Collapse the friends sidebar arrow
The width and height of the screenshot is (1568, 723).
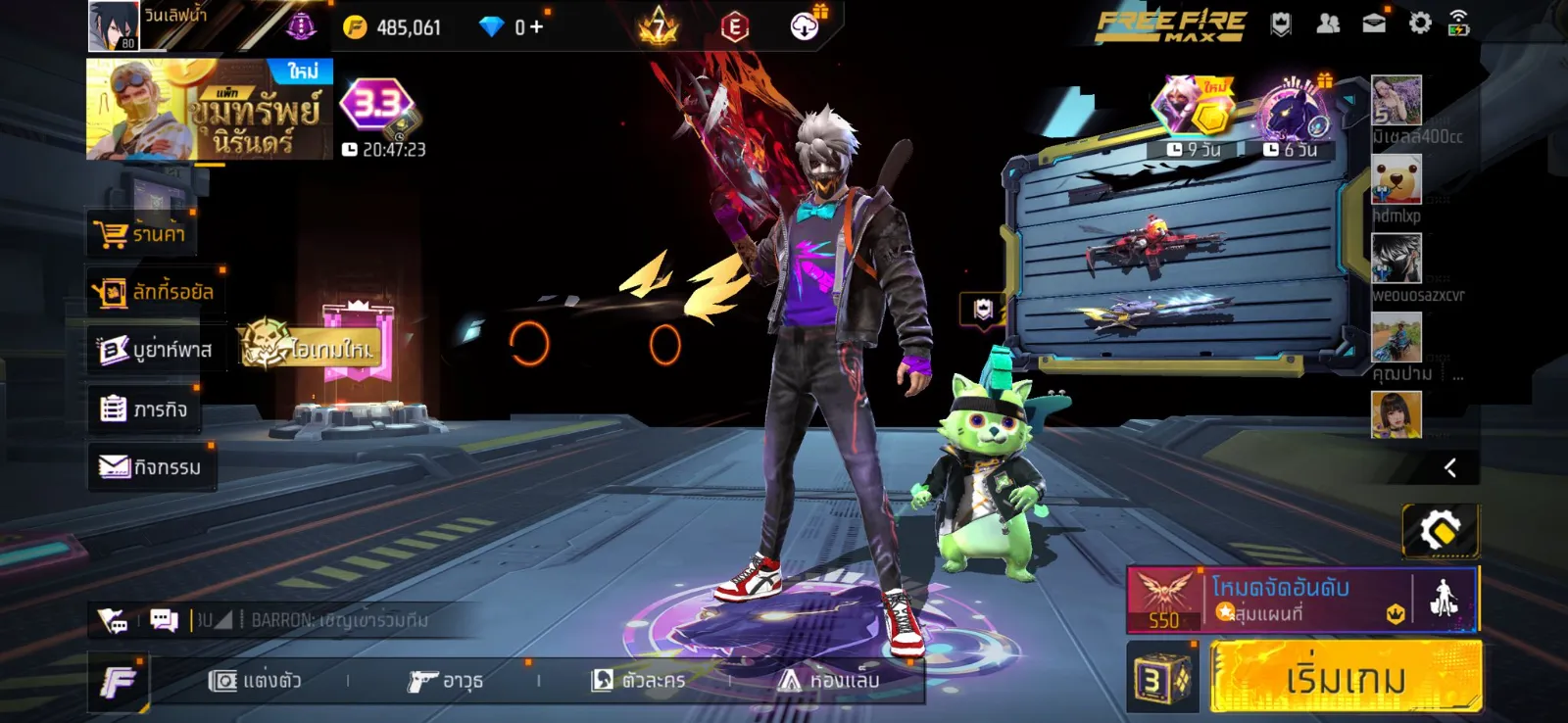click(1450, 468)
